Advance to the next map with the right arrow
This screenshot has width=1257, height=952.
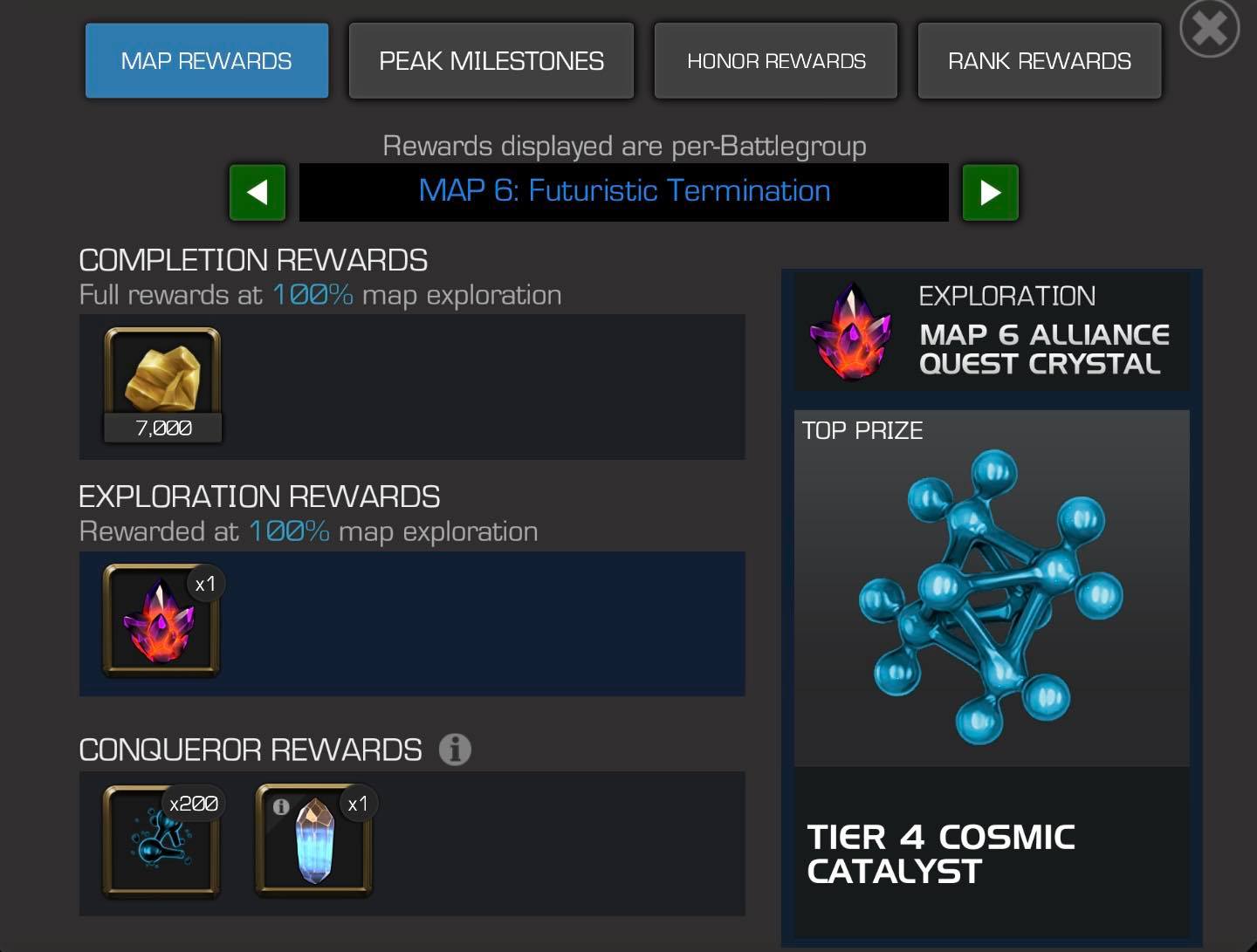pos(990,192)
